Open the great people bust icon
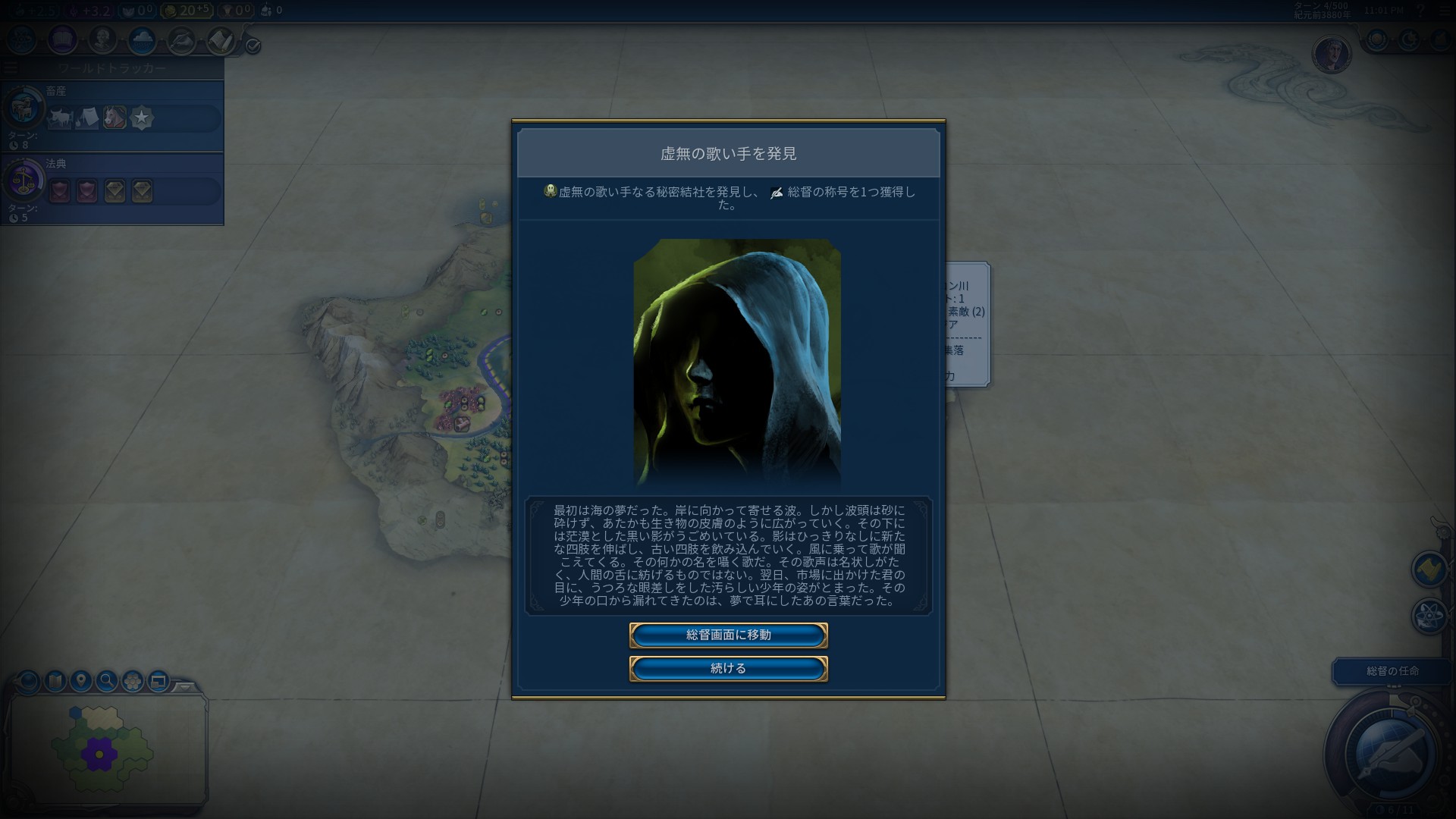 [102, 40]
